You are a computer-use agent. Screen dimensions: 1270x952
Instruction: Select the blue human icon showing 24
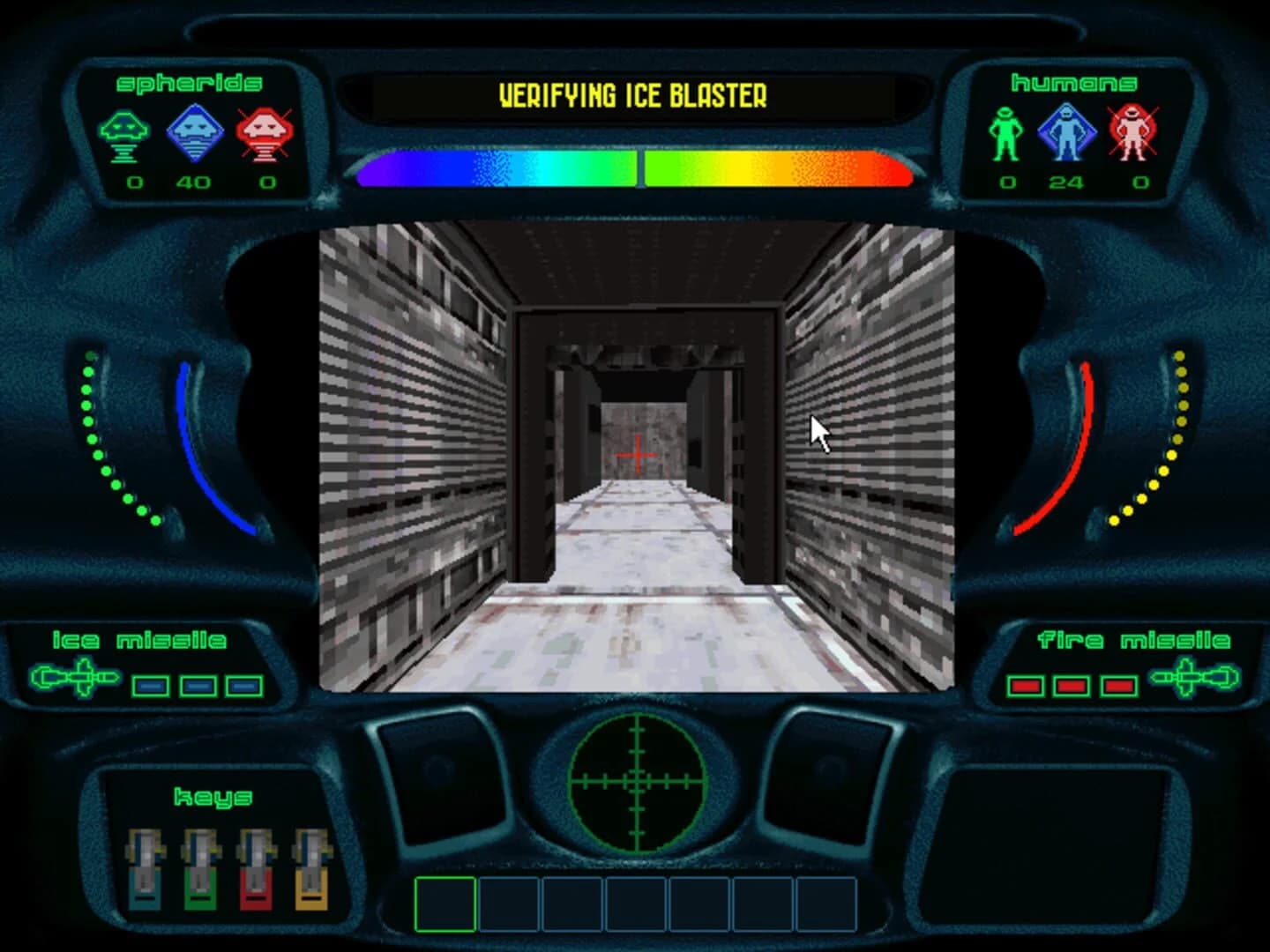click(x=1069, y=130)
